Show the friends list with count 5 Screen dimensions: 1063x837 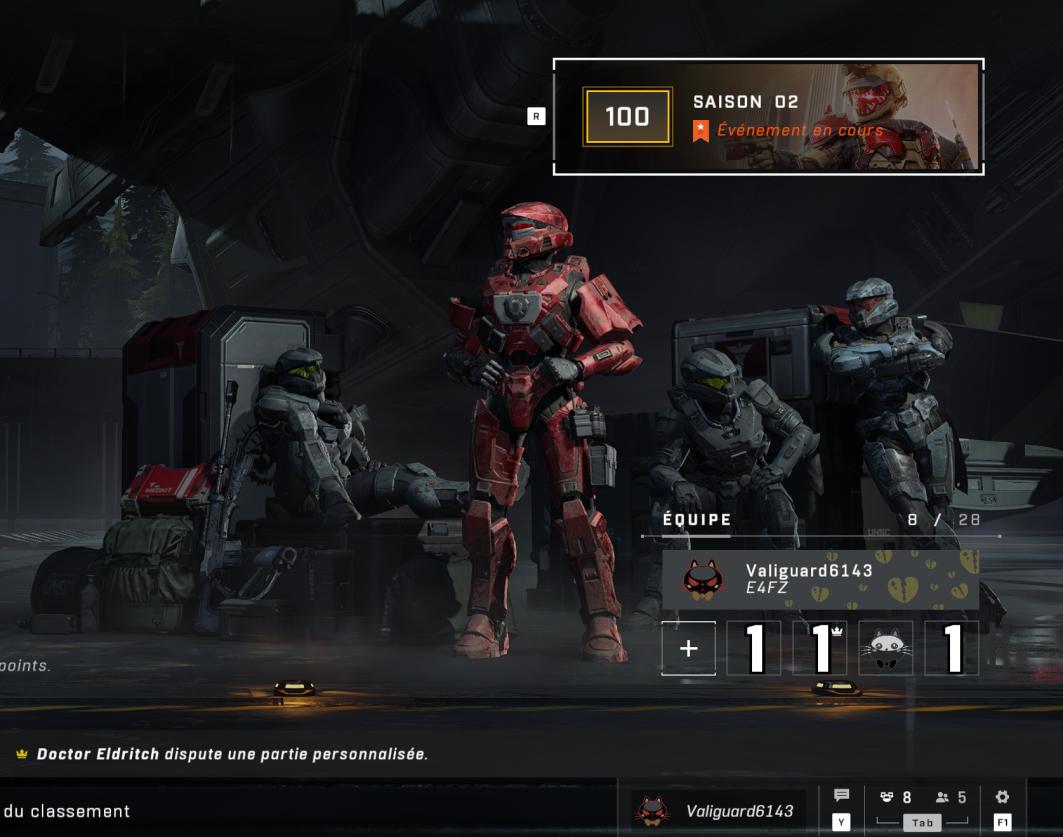pos(950,798)
